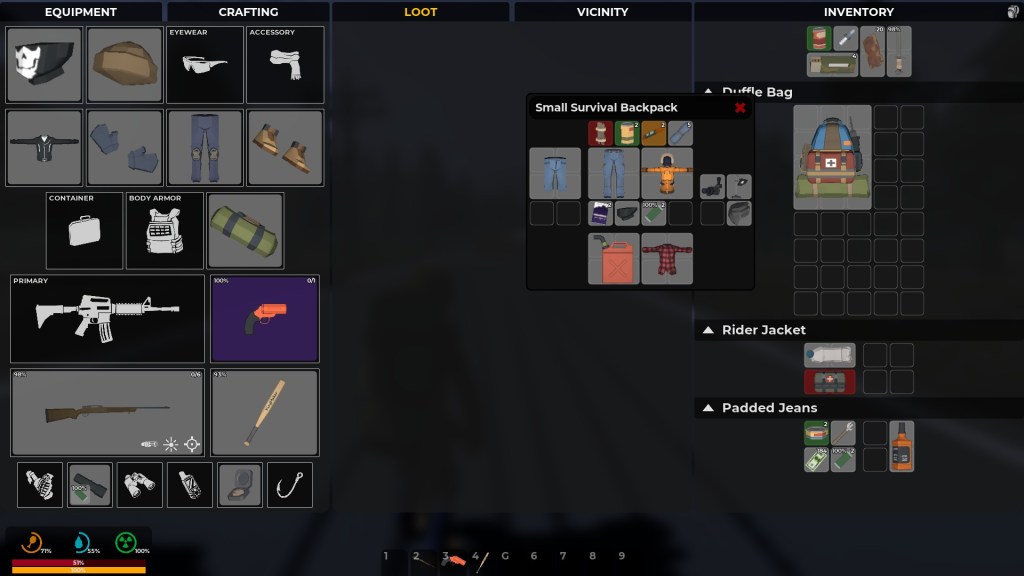Show the Vicinity tab
This screenshot has height=576, width=1024.
pyautogui.click(x=602, y=12)
